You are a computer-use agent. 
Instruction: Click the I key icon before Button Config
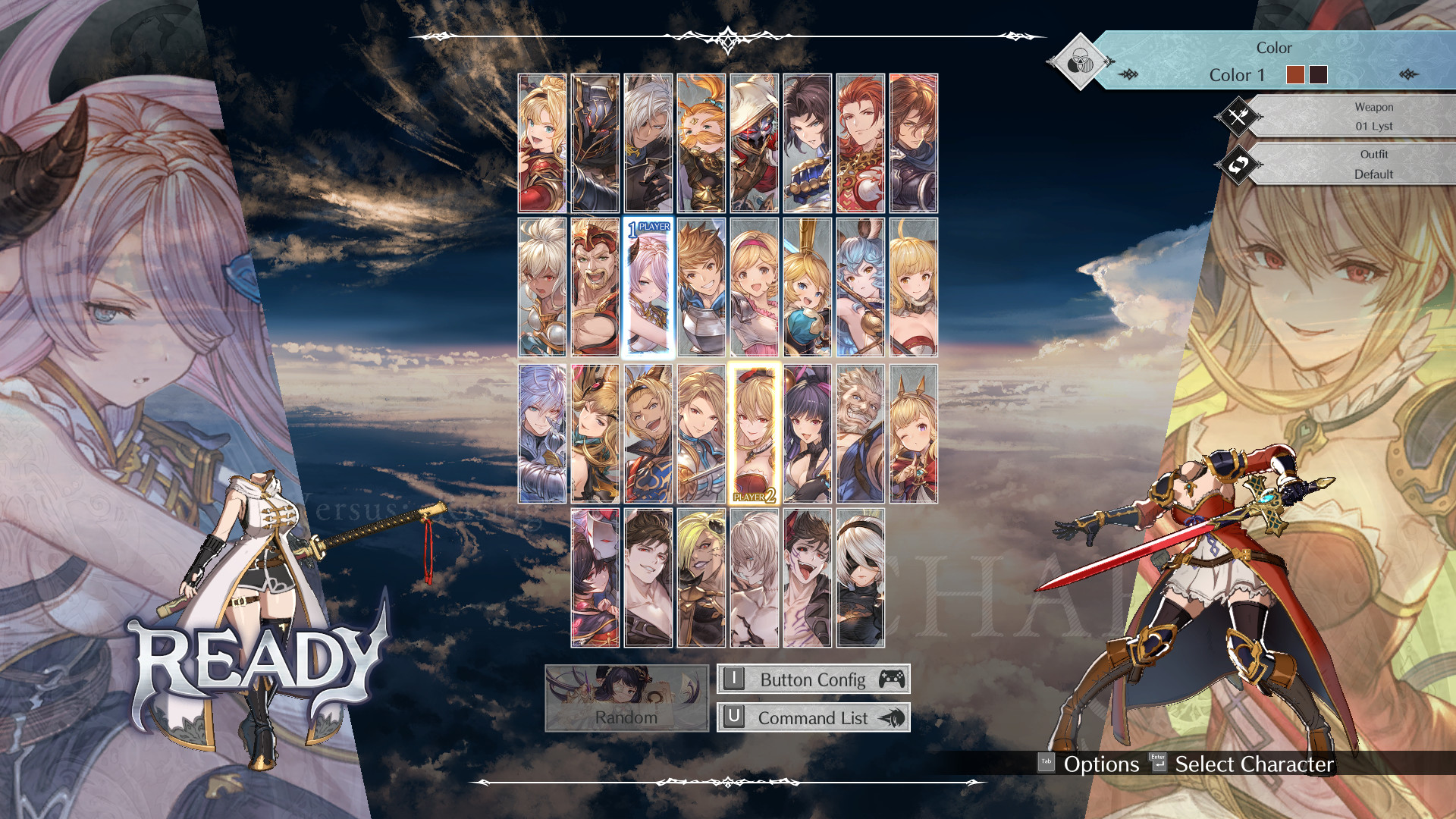[x=733, y=679]
